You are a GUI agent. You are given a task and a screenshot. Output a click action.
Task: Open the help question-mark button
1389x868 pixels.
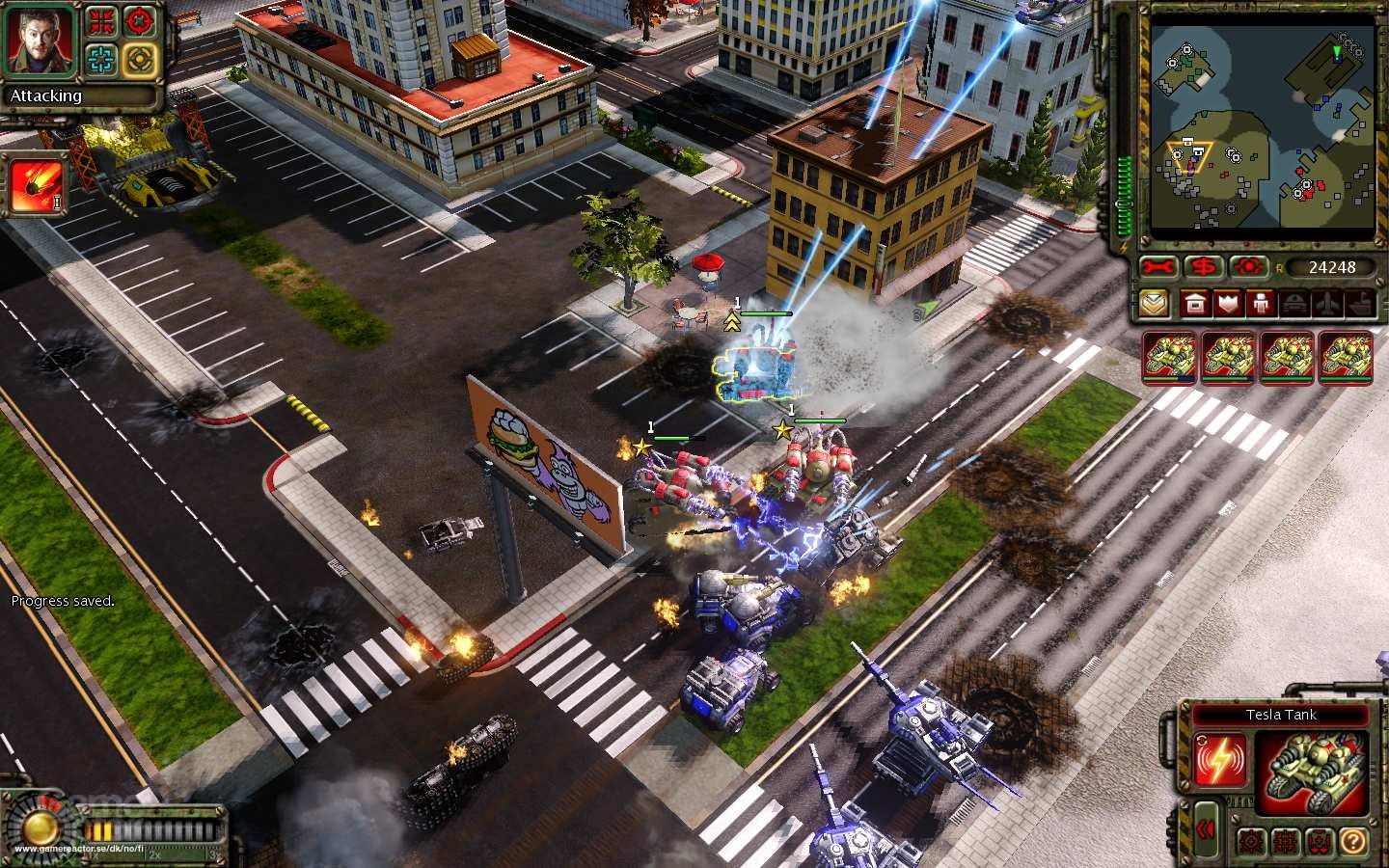pyautogui.click(x=1353, y=842)
